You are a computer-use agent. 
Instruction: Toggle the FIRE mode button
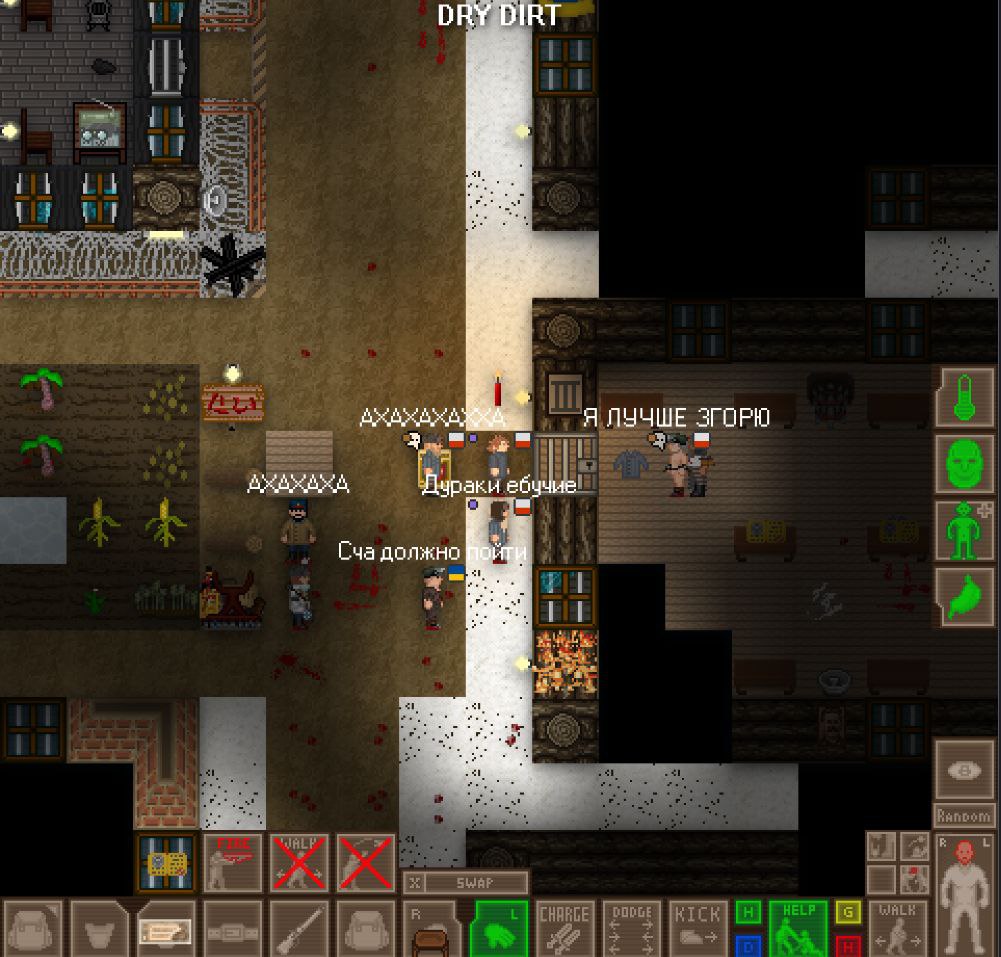(x=233, y=862)
